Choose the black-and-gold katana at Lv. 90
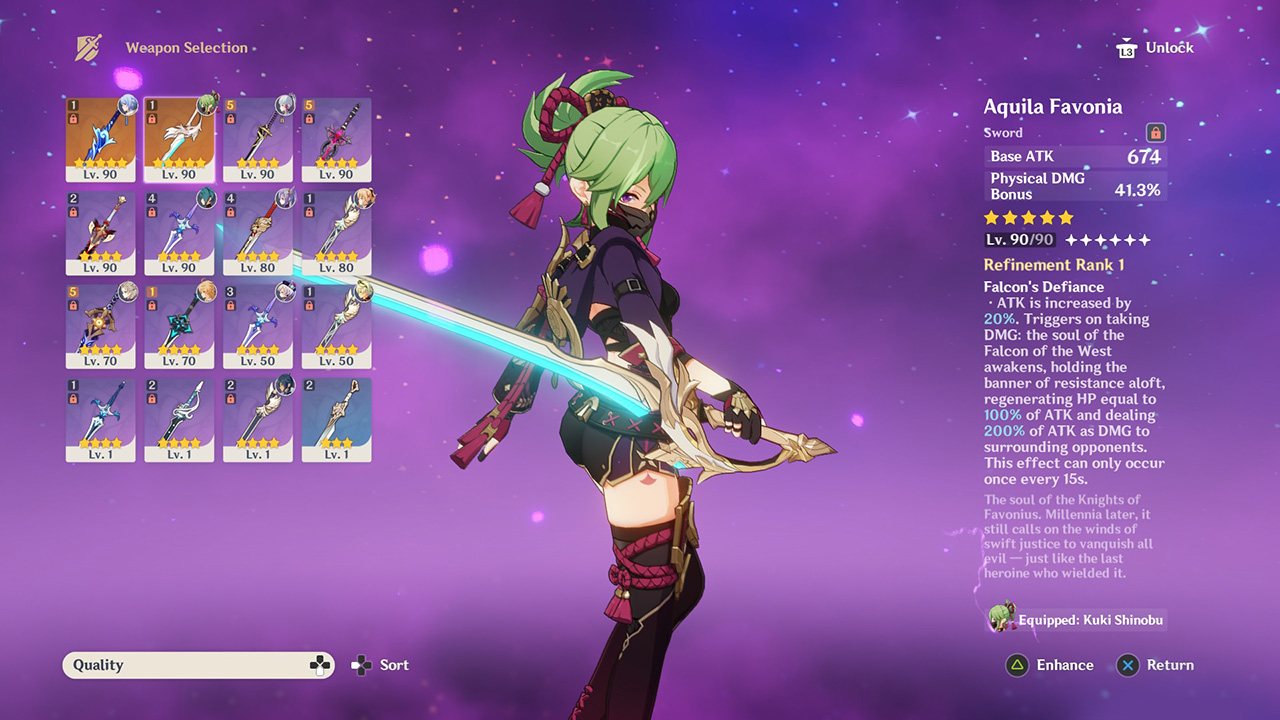1280x720 pixels. coord(258,135)
